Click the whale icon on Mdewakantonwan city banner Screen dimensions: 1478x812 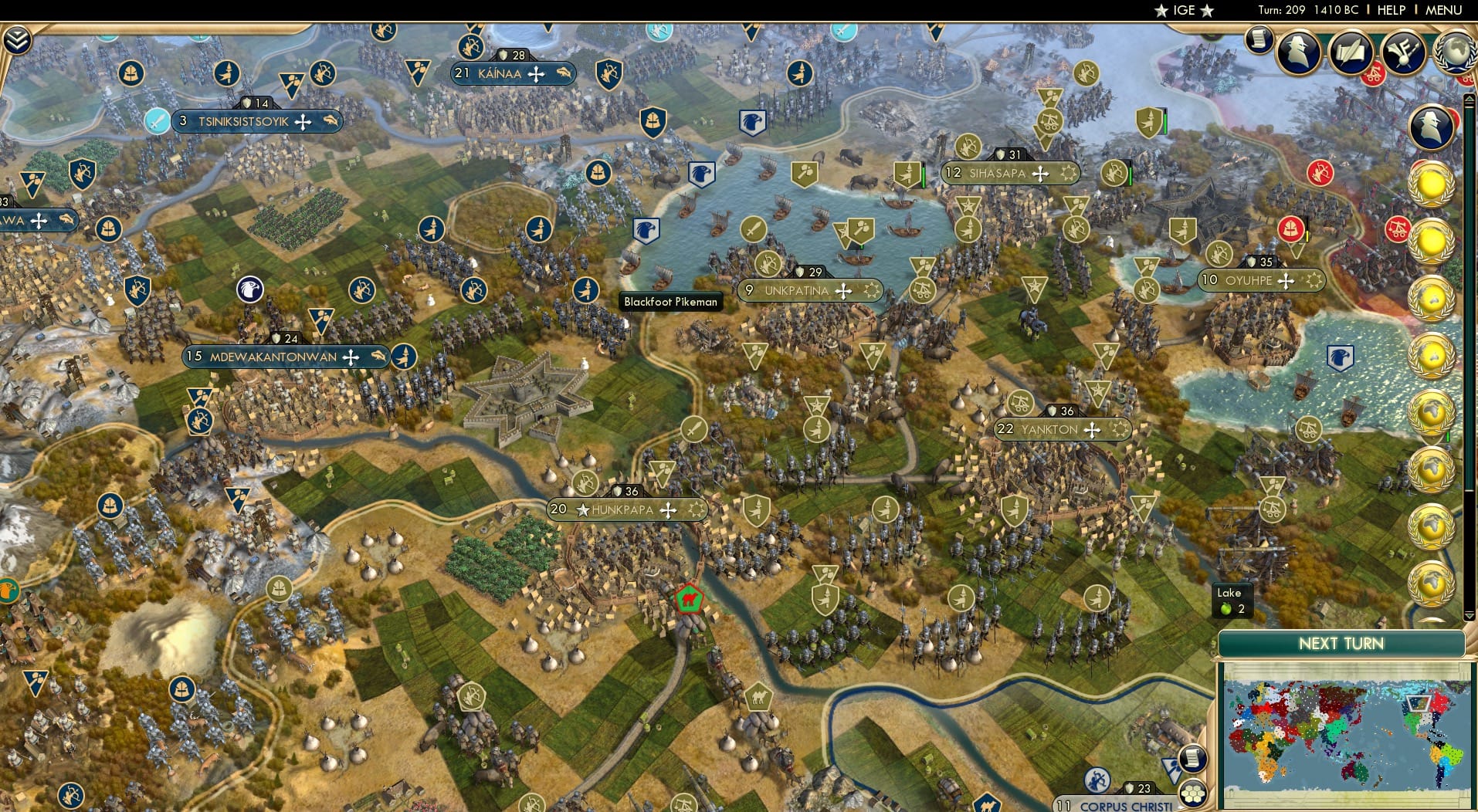pyautogui.click(x=378, y=356)
